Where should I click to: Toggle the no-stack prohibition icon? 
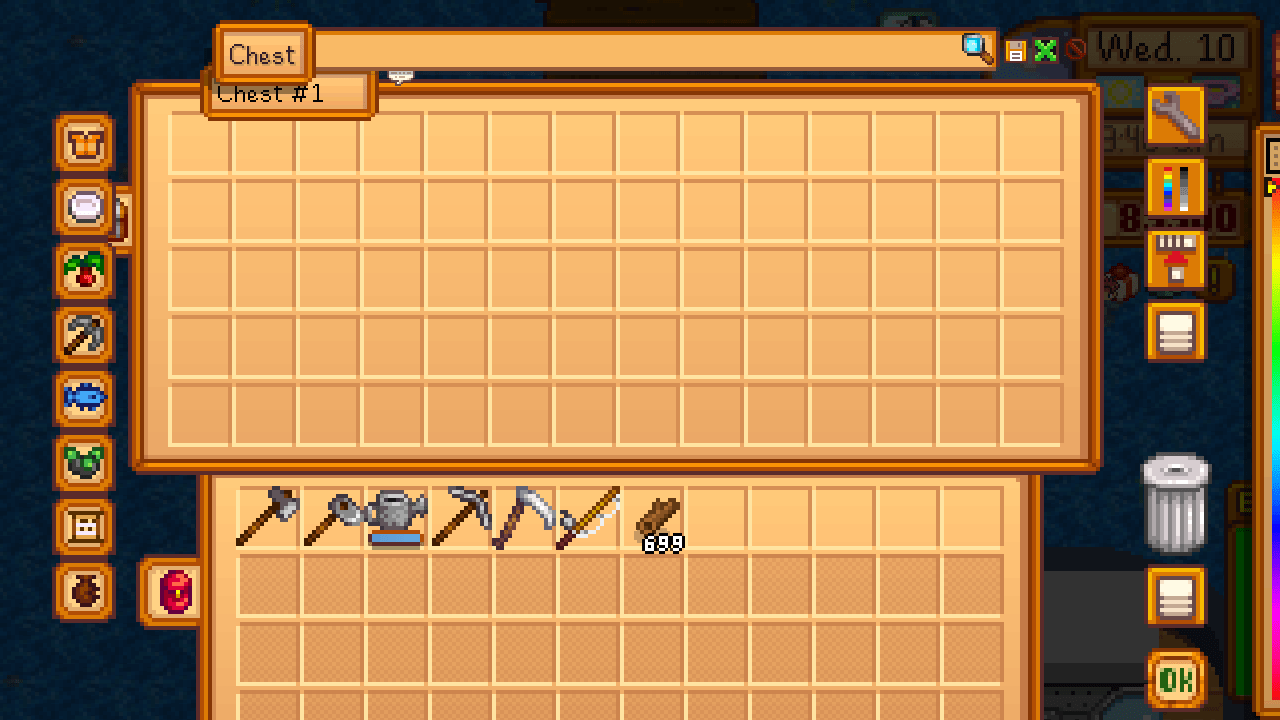point(1073,50)
